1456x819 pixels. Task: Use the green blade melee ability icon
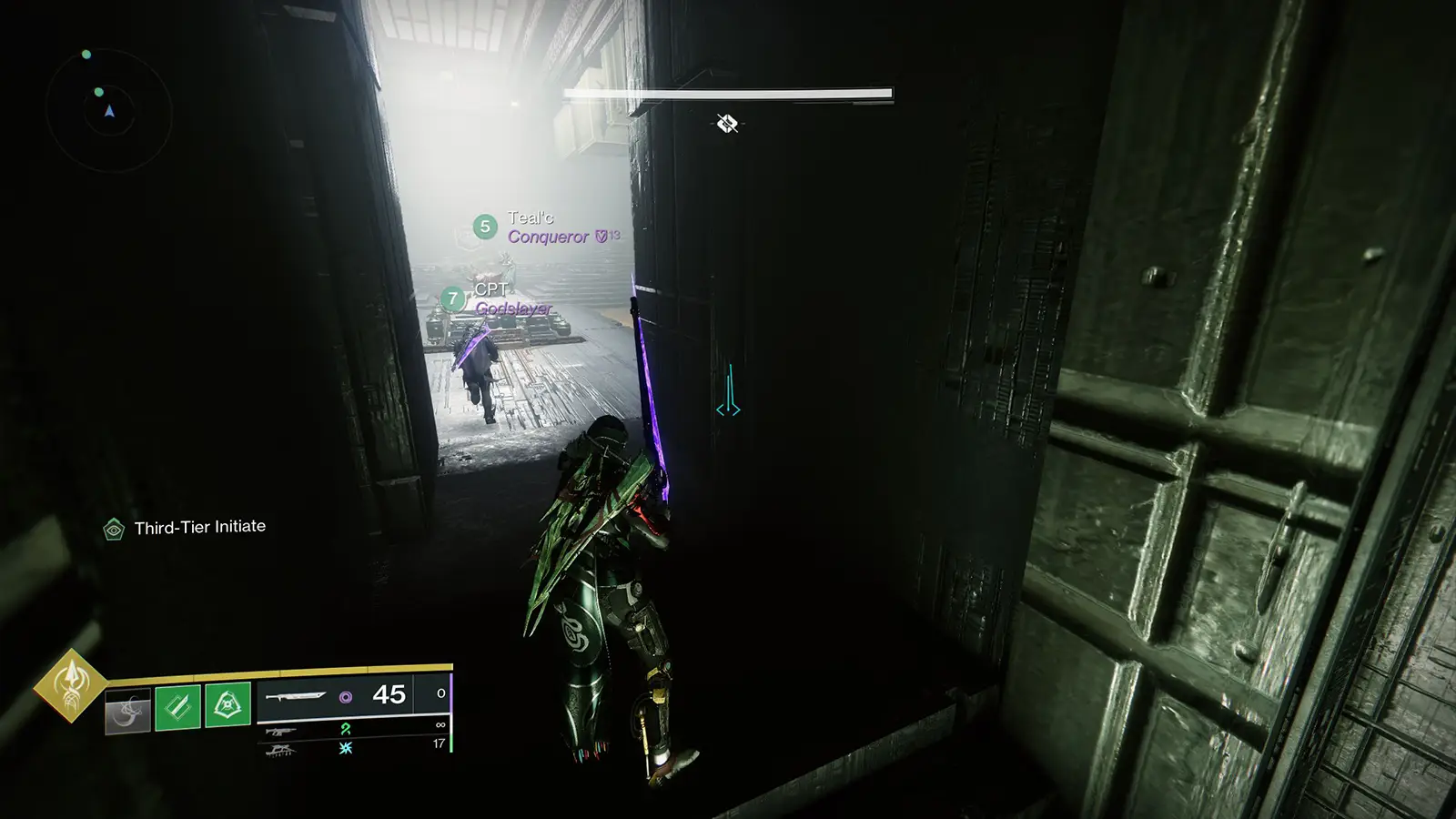click(177, 706)
